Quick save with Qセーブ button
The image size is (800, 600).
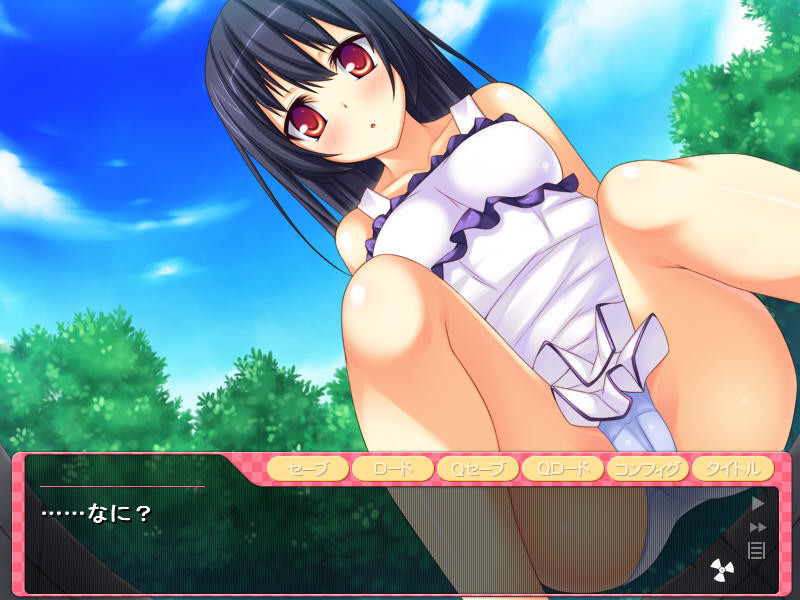(x=477, y=468)
